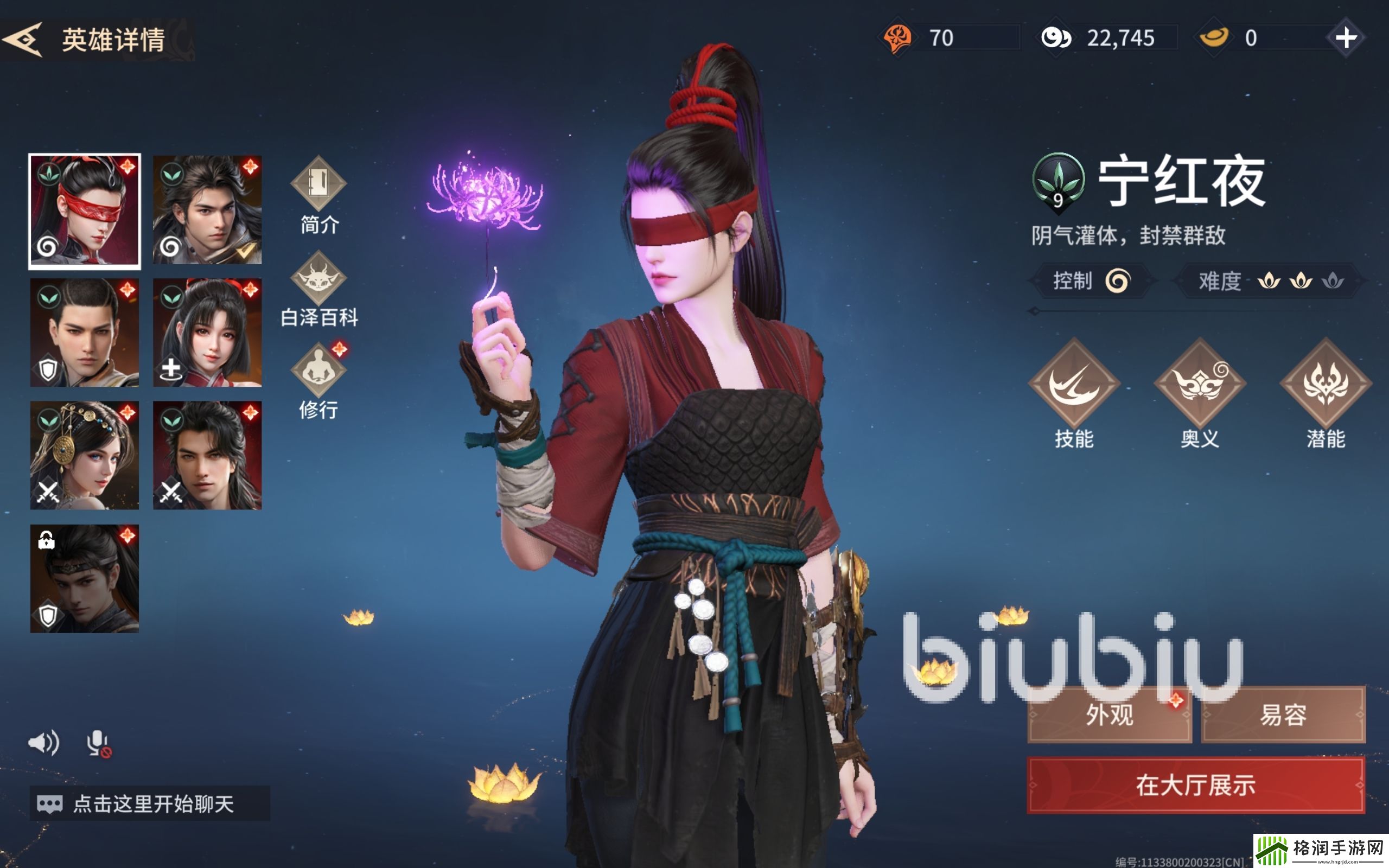Open the 易容 face customization
The width and height of the screenshot is (1389, 868).
pos(1283,714)
